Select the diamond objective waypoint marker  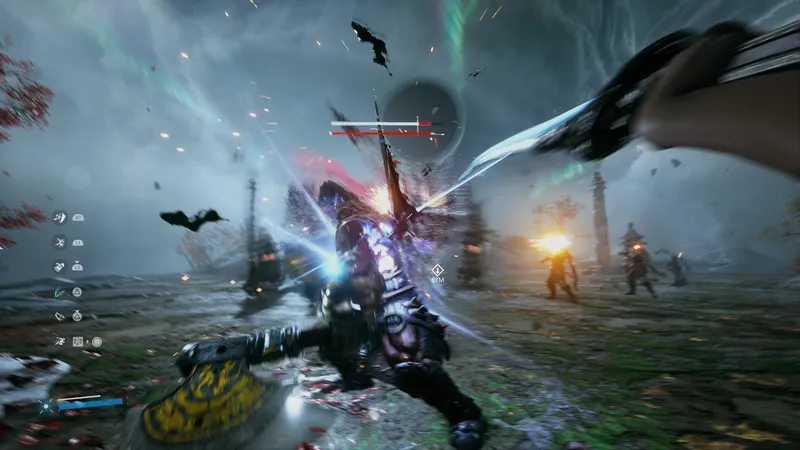pos(437,269)
